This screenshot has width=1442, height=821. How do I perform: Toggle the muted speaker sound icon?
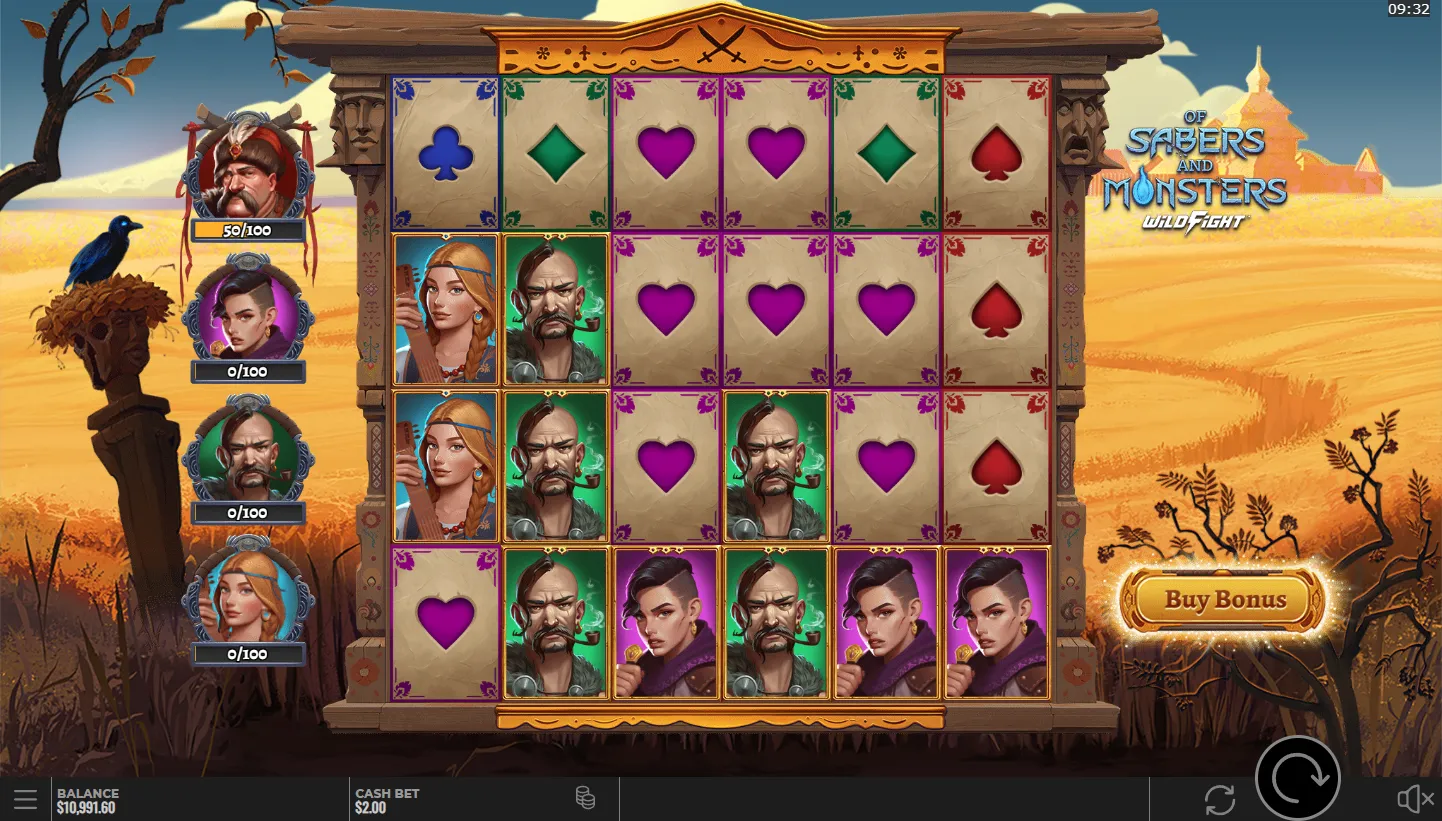[x=1415, y=799]
